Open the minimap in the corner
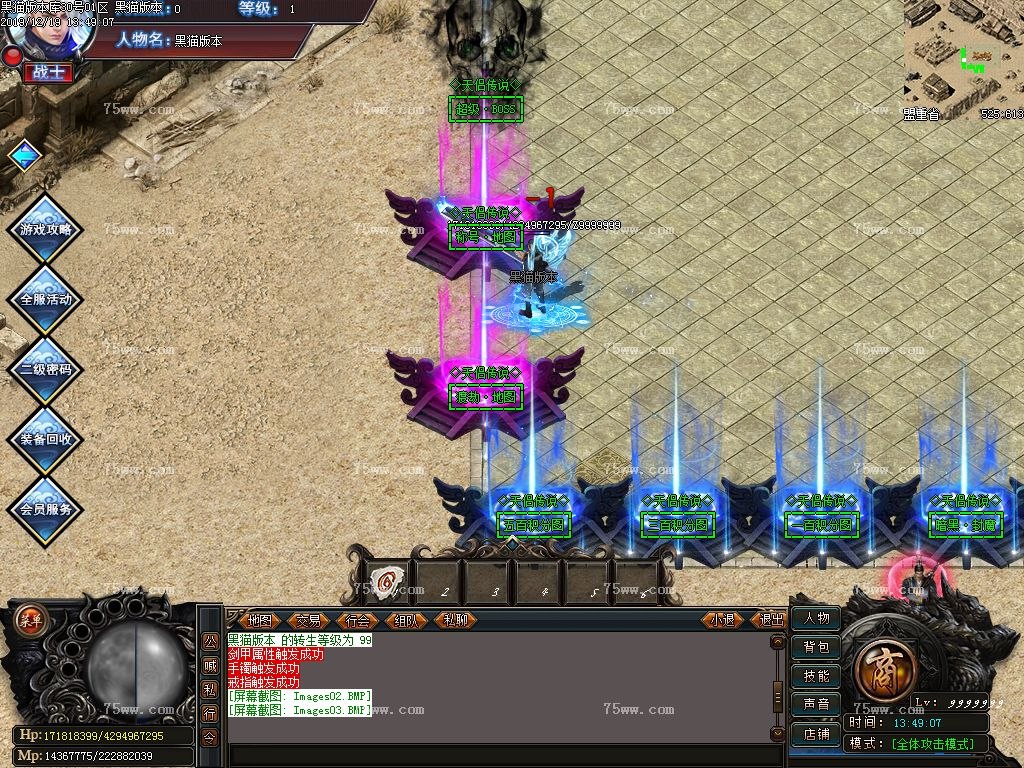This screenshot has width=1024, height=768. 963,55
